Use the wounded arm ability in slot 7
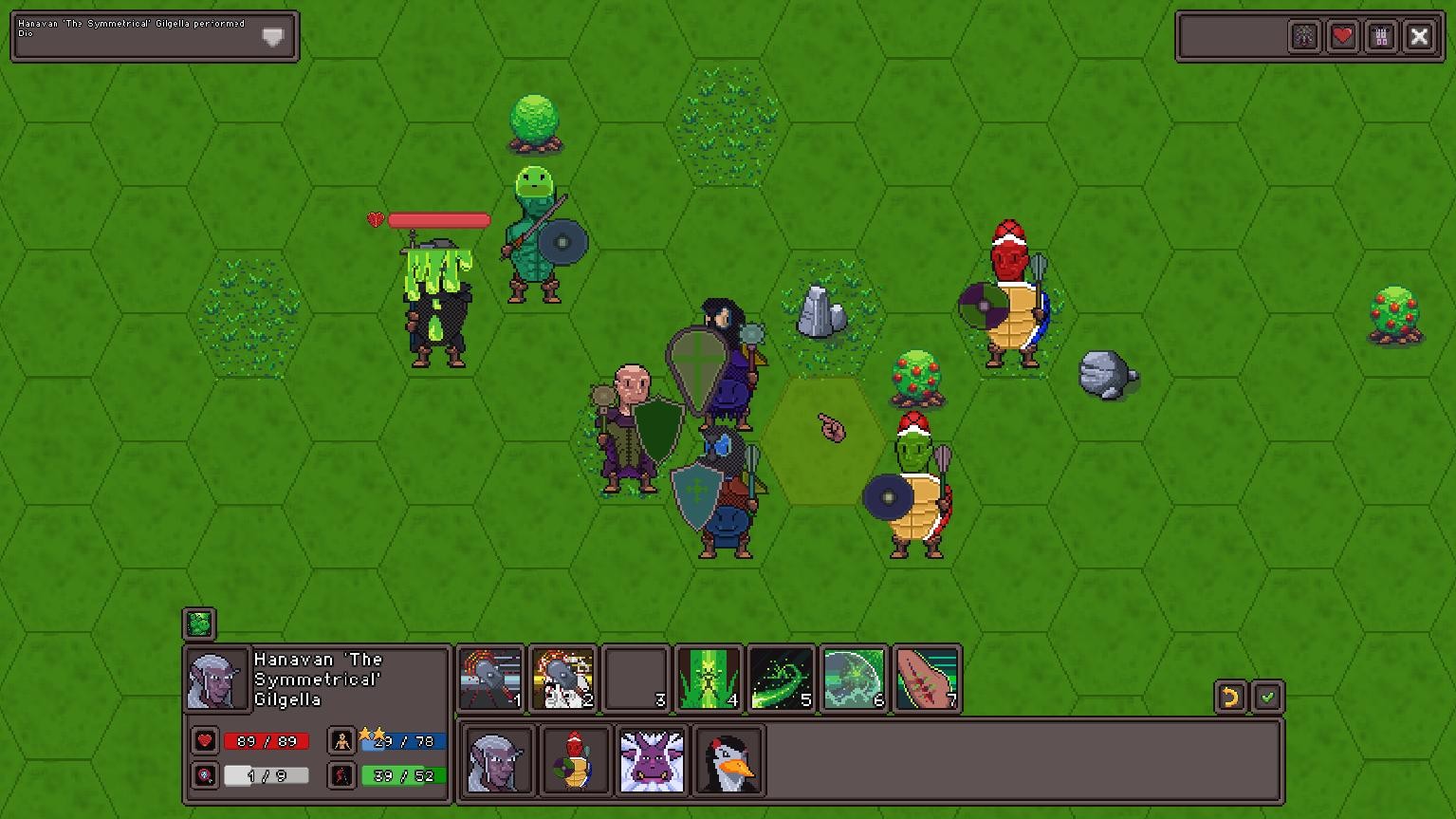1456x819 pixels. (927, 678)
